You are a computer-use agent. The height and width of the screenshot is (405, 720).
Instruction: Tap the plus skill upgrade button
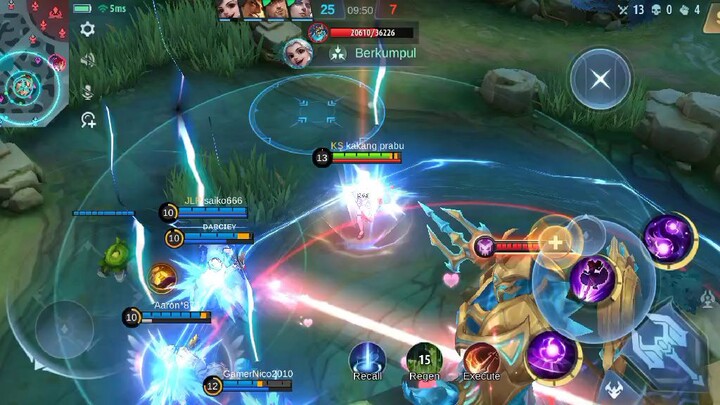553,243
